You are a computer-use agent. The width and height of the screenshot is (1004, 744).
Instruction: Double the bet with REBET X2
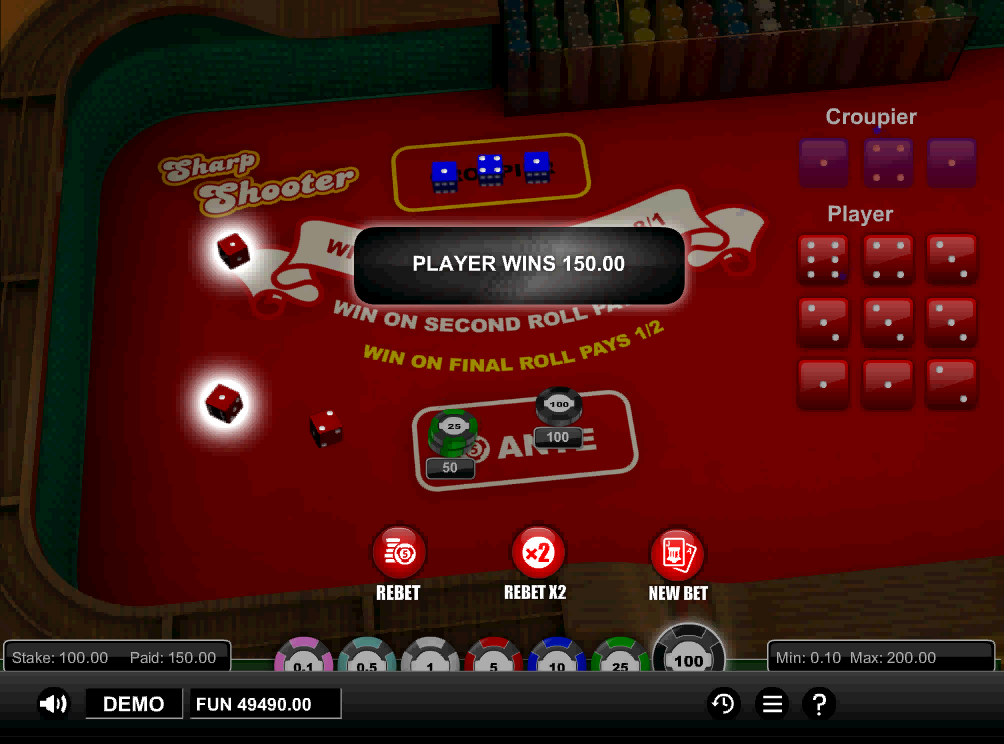(538, 551)
